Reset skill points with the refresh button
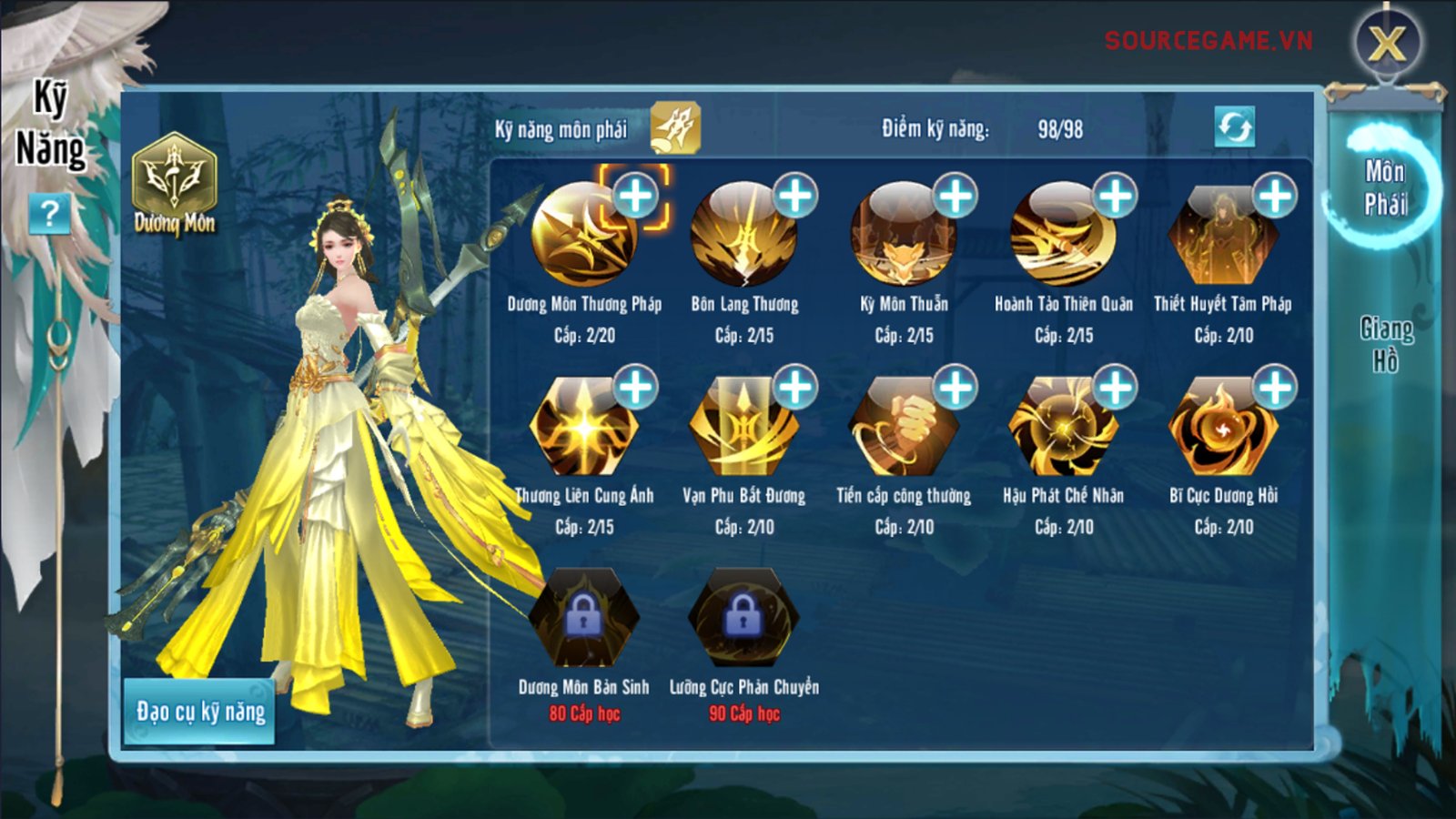Viewport: 1456px width, 819px height. [1234, 126]
